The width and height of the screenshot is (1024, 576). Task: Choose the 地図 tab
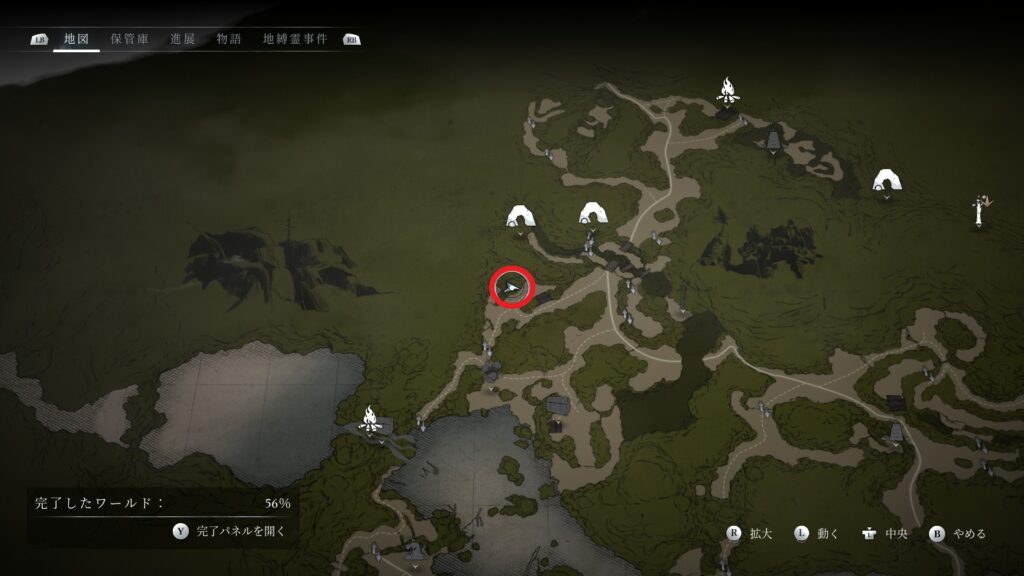click(x=76, y=39)
